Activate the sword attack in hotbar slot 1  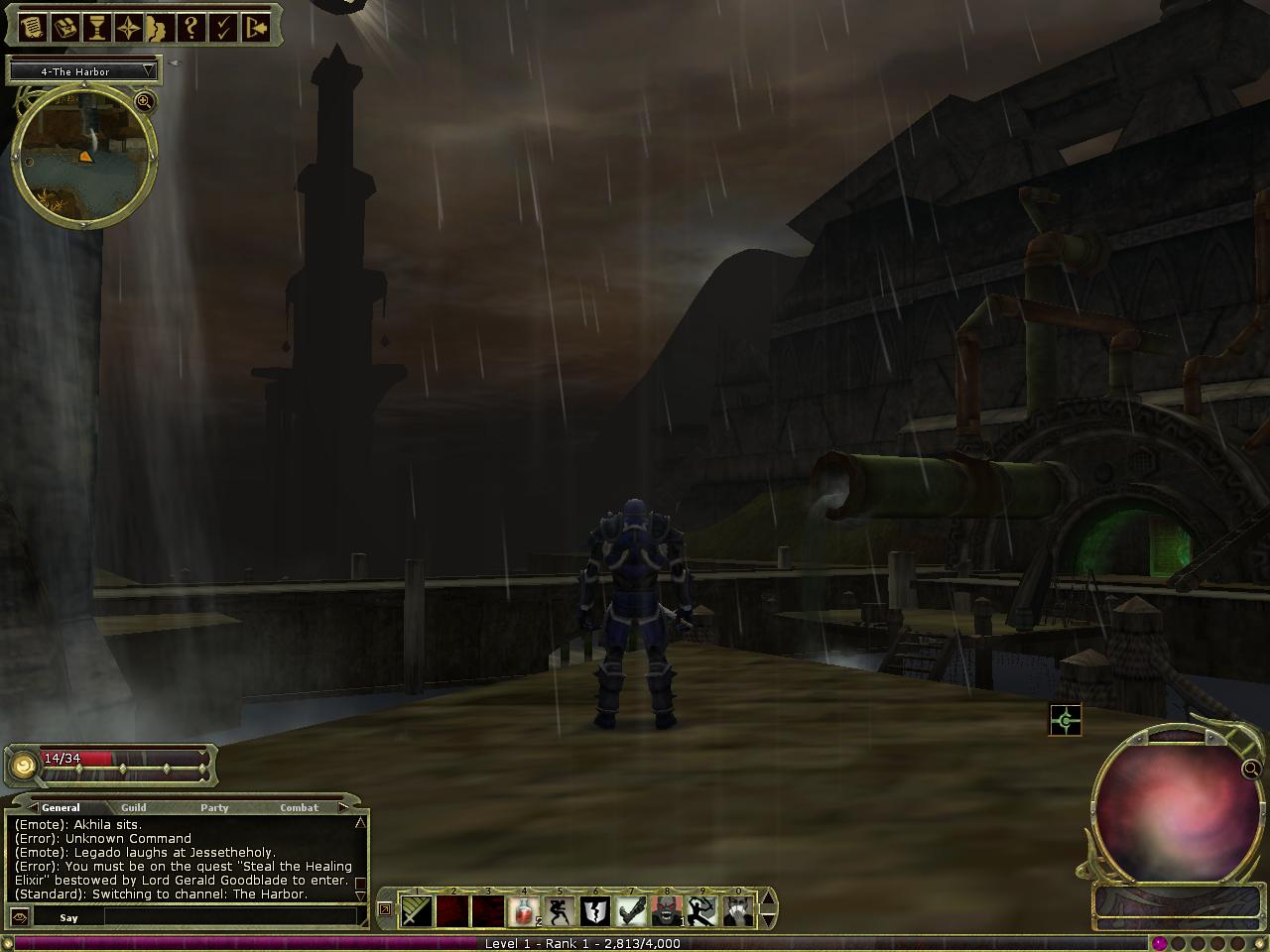pyautogui.click(x=417, y=910)
